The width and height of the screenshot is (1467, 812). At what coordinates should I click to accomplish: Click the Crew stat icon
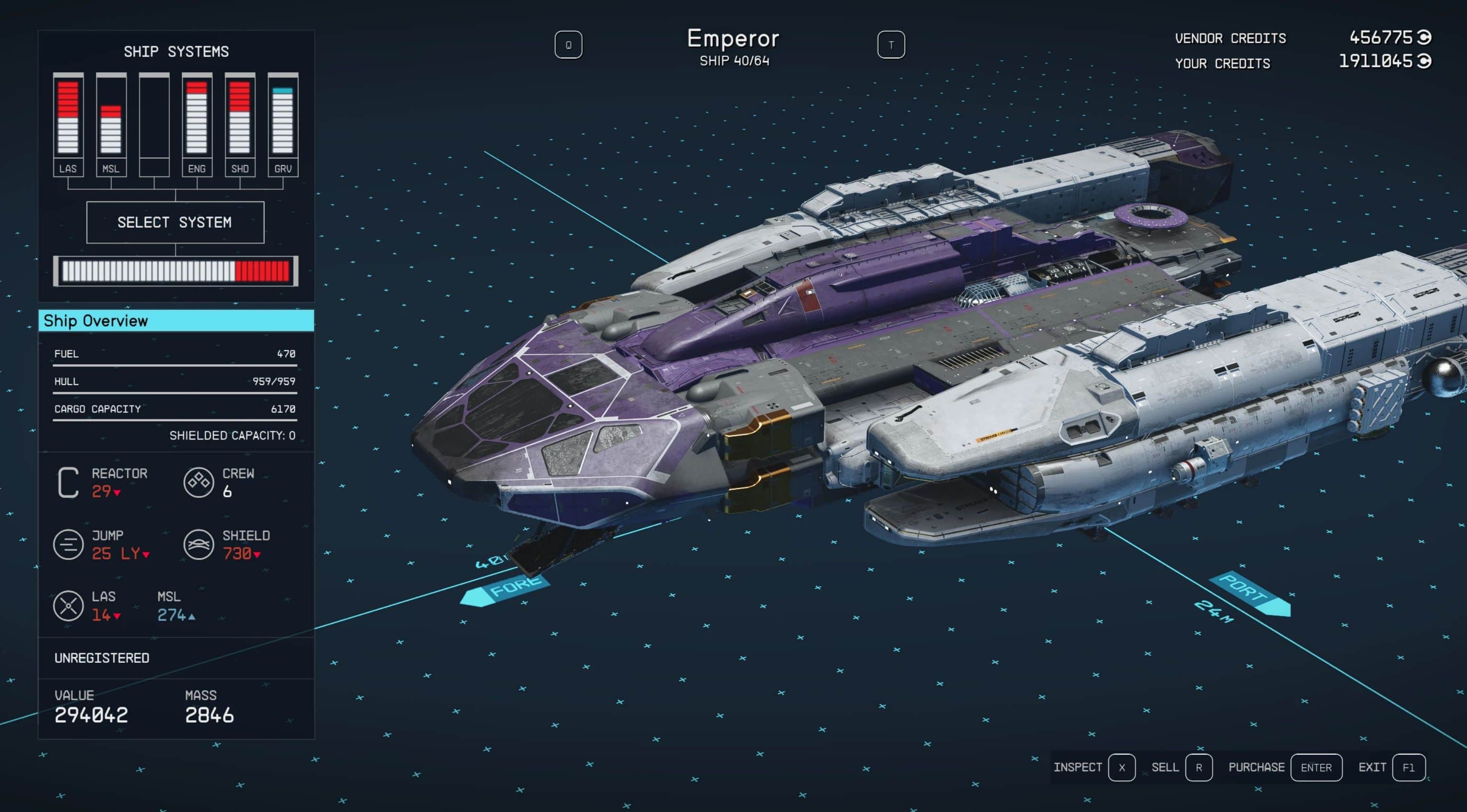(199, 483)
